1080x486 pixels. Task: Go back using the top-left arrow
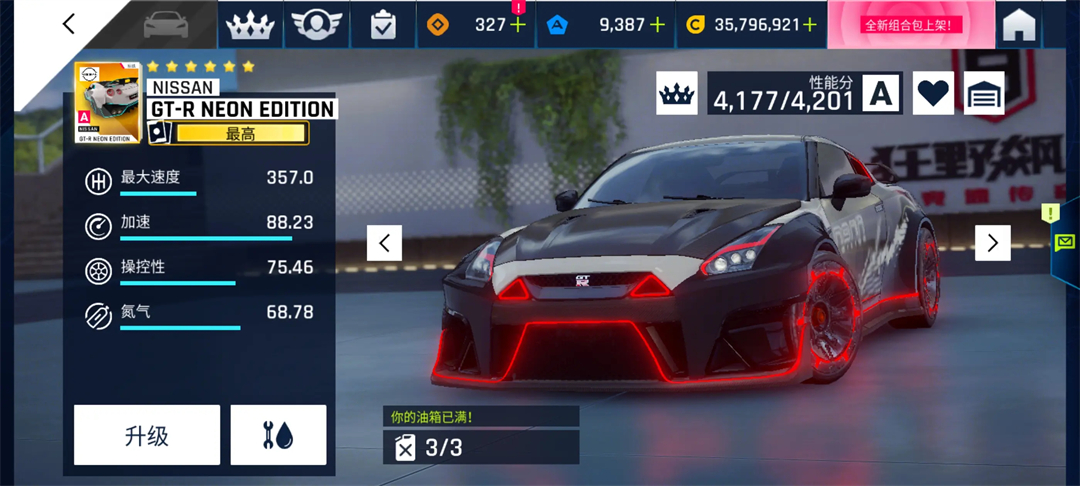68,24
